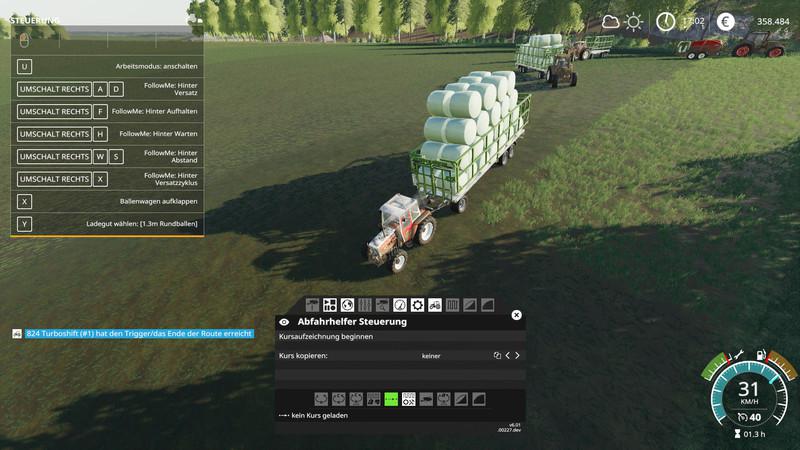Viewport: 800px width, 450px height.
Task: Open the globe tab in Courseplay
Action: tap(347, 305)
